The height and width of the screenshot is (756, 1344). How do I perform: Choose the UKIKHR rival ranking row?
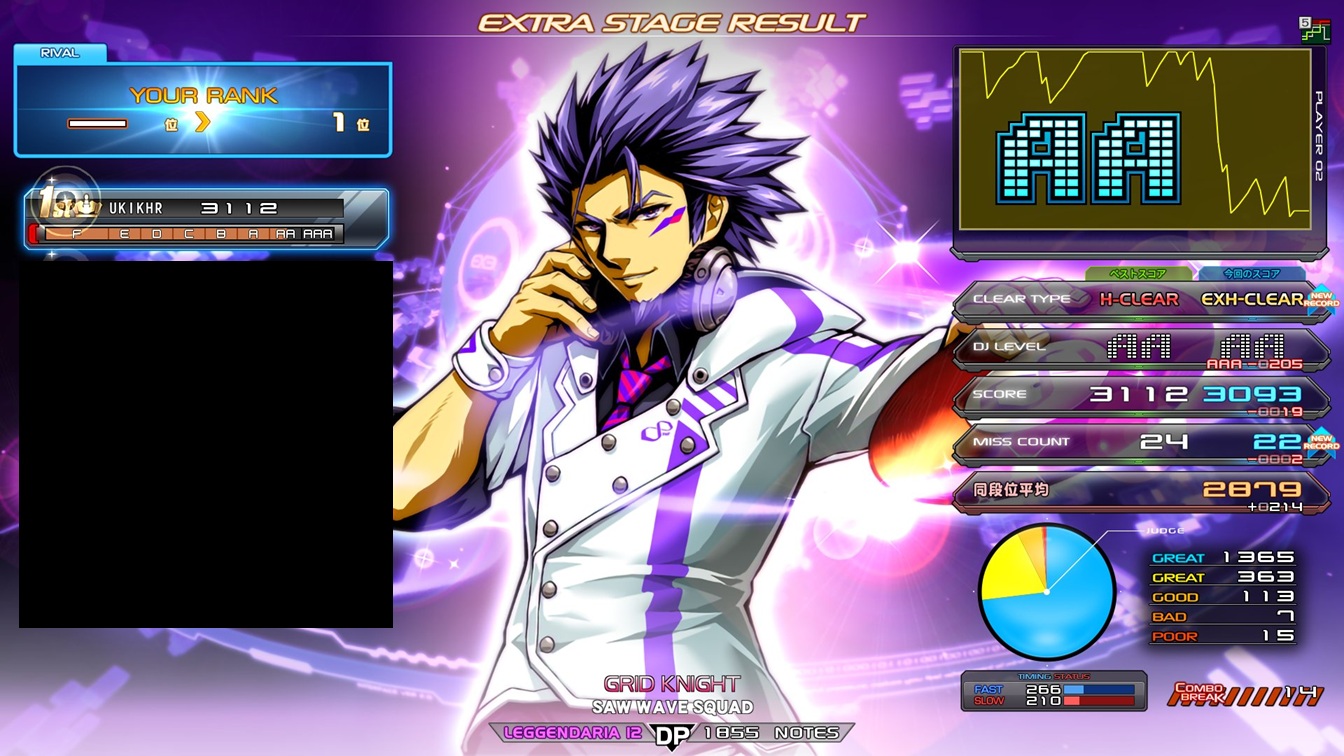(205, 219)
